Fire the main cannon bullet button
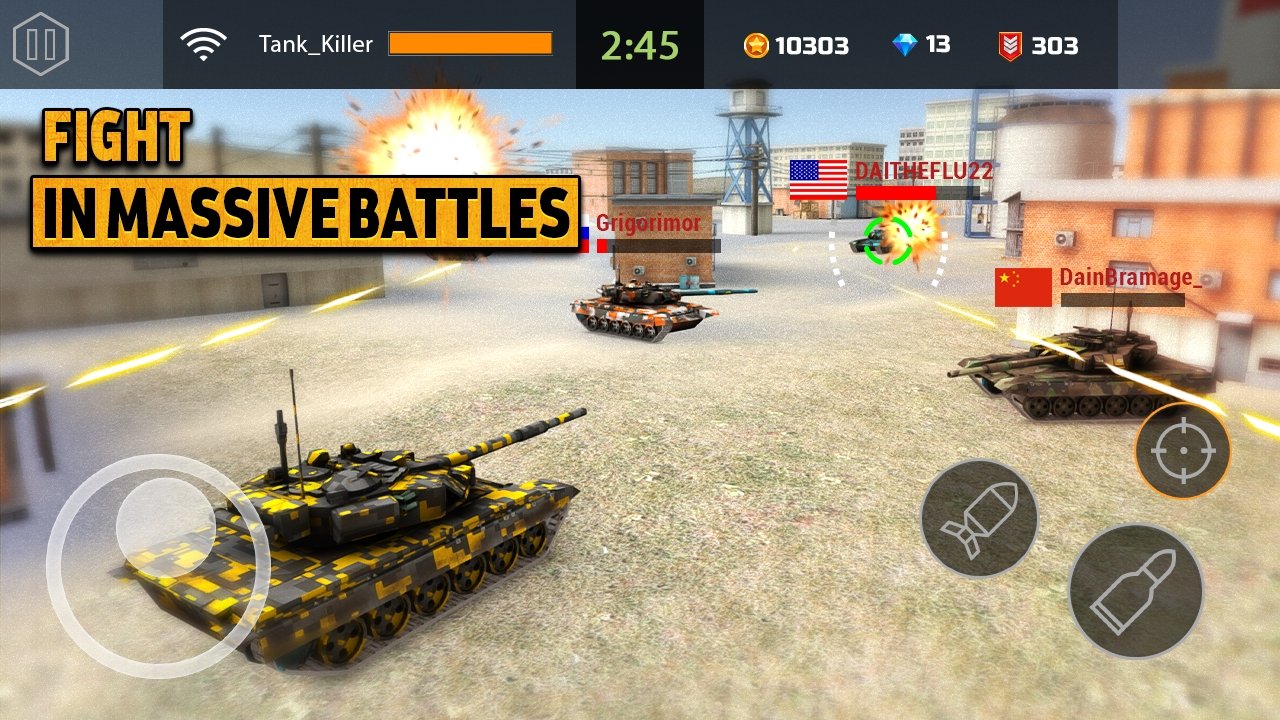 [1135, 592]
